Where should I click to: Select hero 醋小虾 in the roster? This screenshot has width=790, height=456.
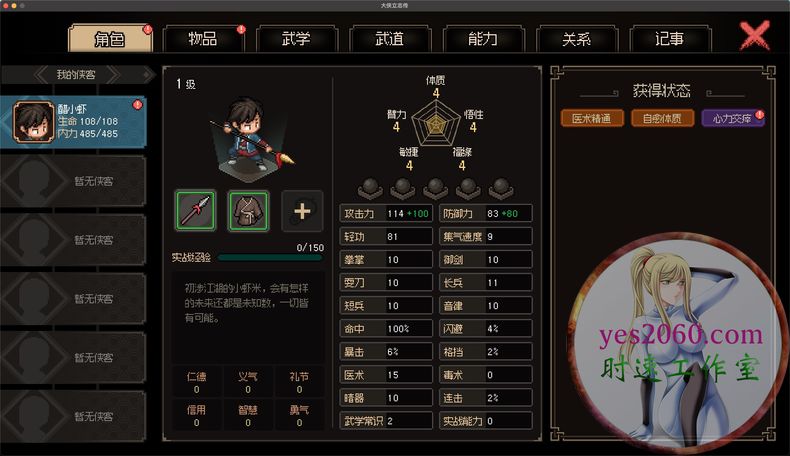tap(72, 121)
